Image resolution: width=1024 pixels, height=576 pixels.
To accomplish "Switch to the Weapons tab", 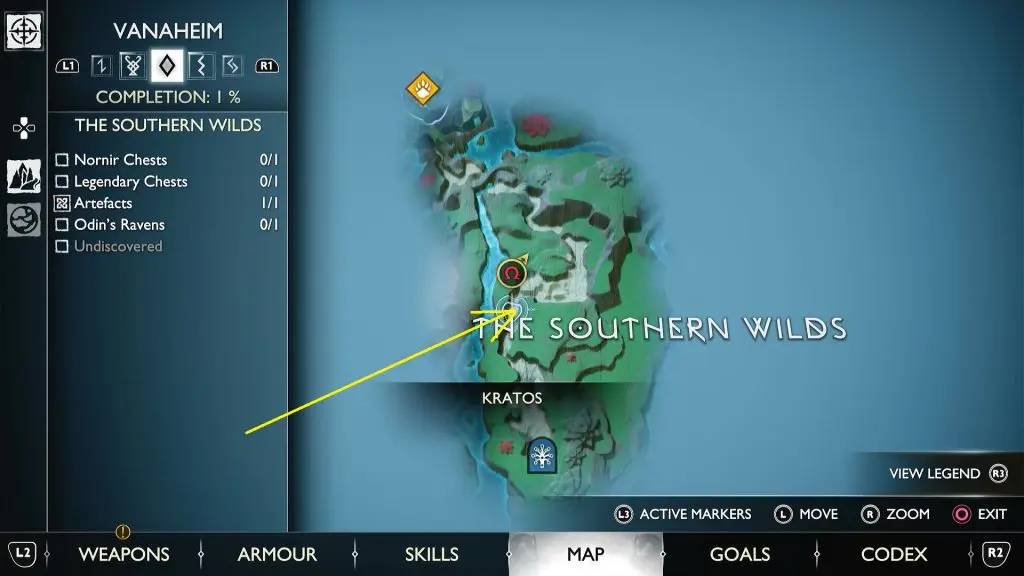I will point(124,554).
